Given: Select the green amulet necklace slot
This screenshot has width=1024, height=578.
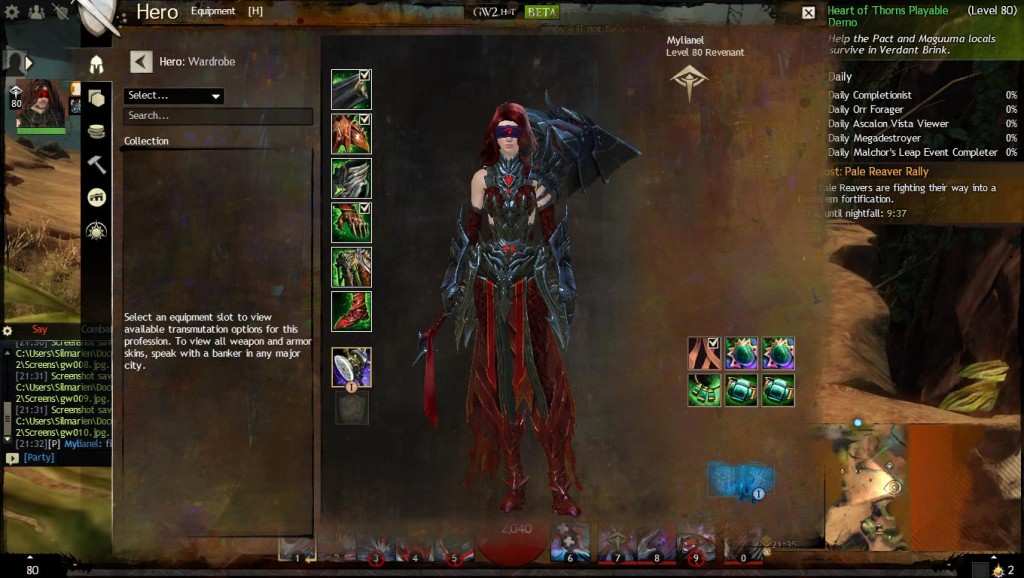Looking at the screenshot, I should click(704, 390).
